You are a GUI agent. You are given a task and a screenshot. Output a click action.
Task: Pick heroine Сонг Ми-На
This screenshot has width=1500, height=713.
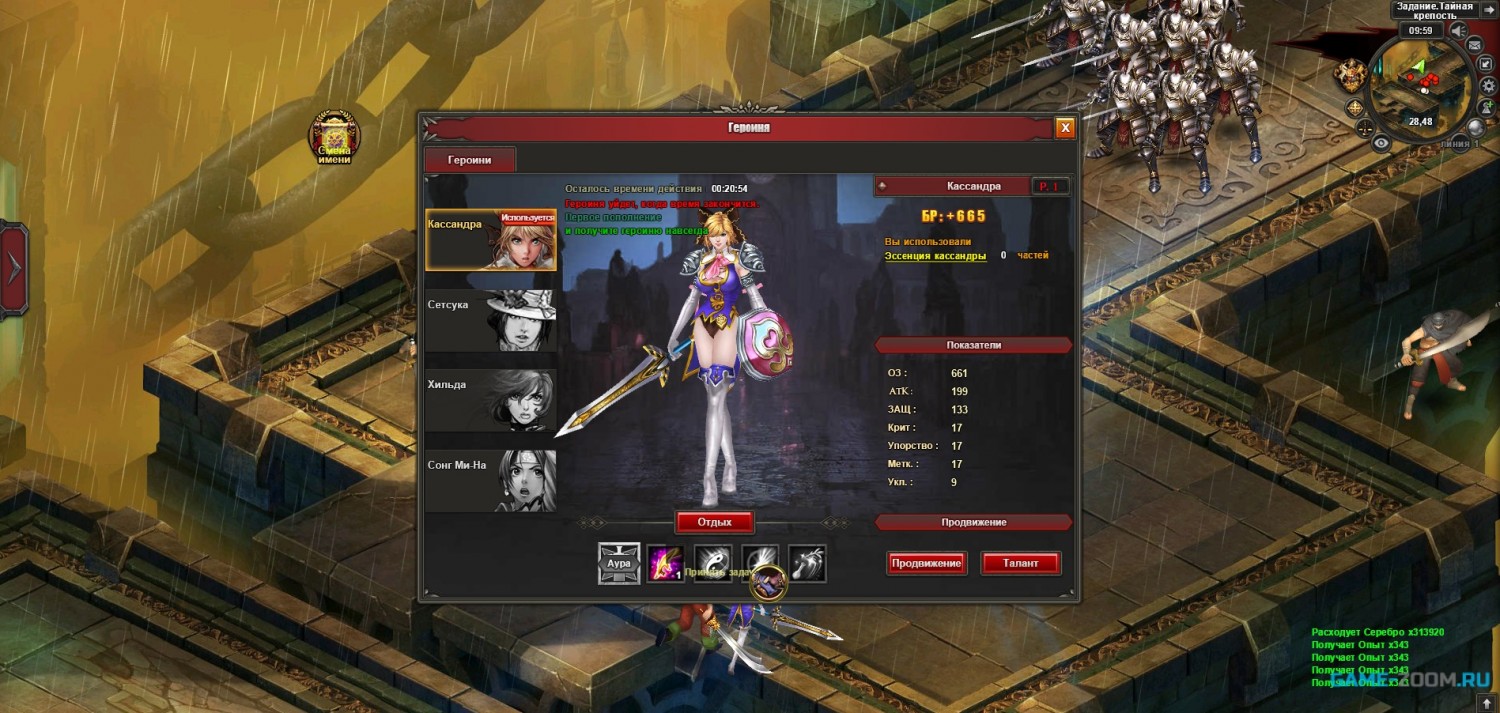(x=491, y=481)
